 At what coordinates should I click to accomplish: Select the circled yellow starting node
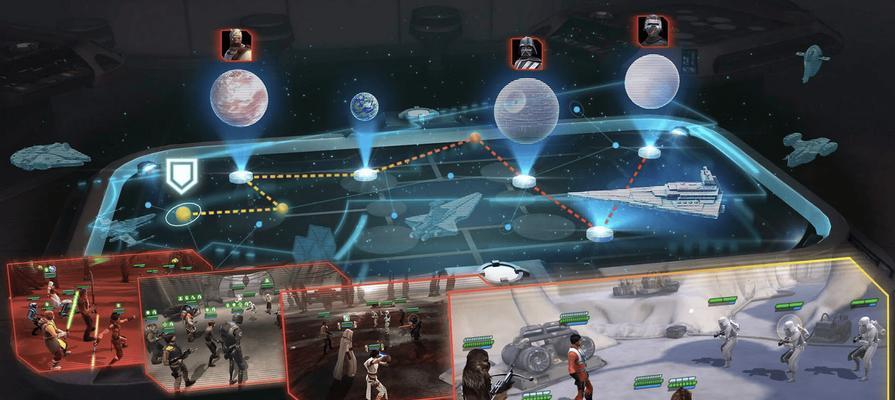[183, 212]
